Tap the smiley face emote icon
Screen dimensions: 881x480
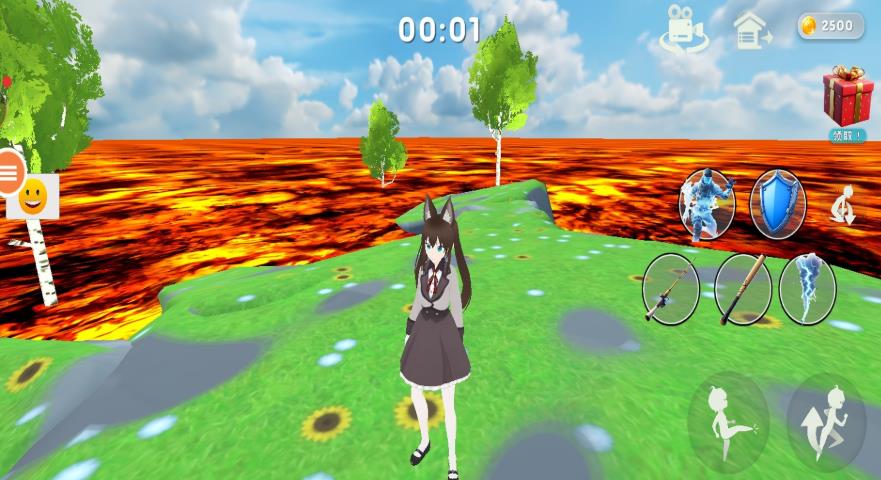point(33,195)
